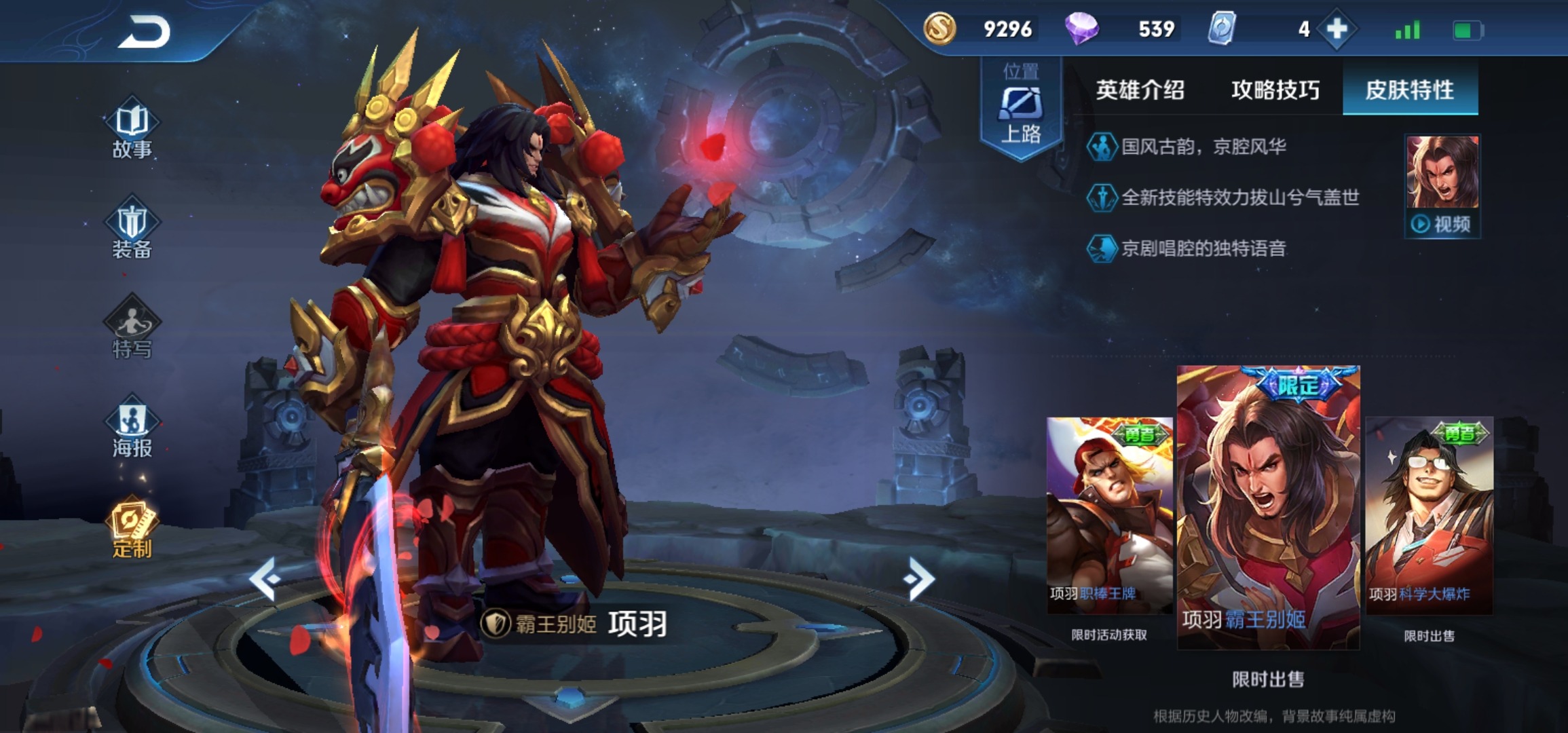Go back using the return arrow
The image size is (1568, 733).
pyautogui.click(x=145, y=32)
